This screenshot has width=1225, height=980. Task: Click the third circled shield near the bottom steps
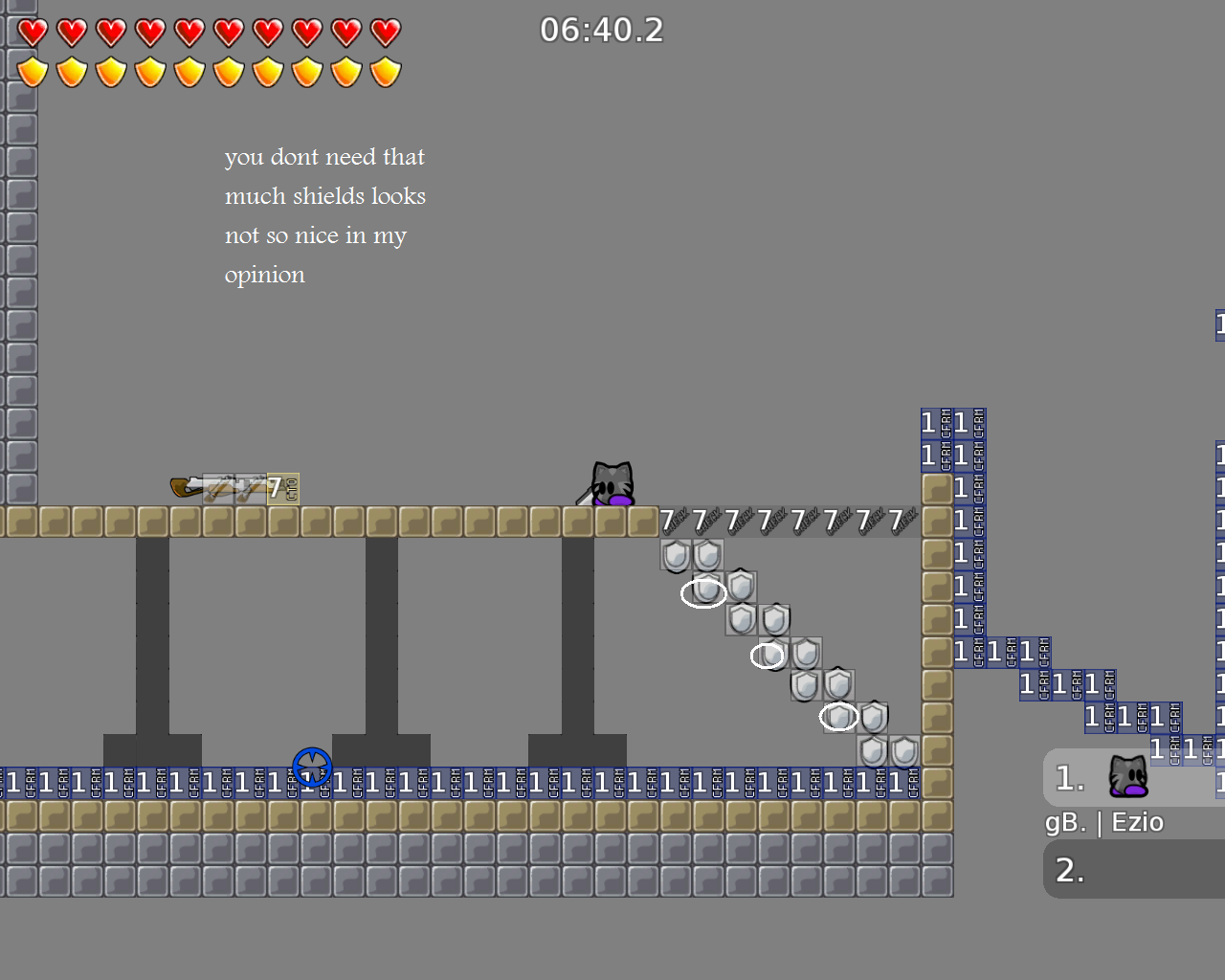(838, 716)
